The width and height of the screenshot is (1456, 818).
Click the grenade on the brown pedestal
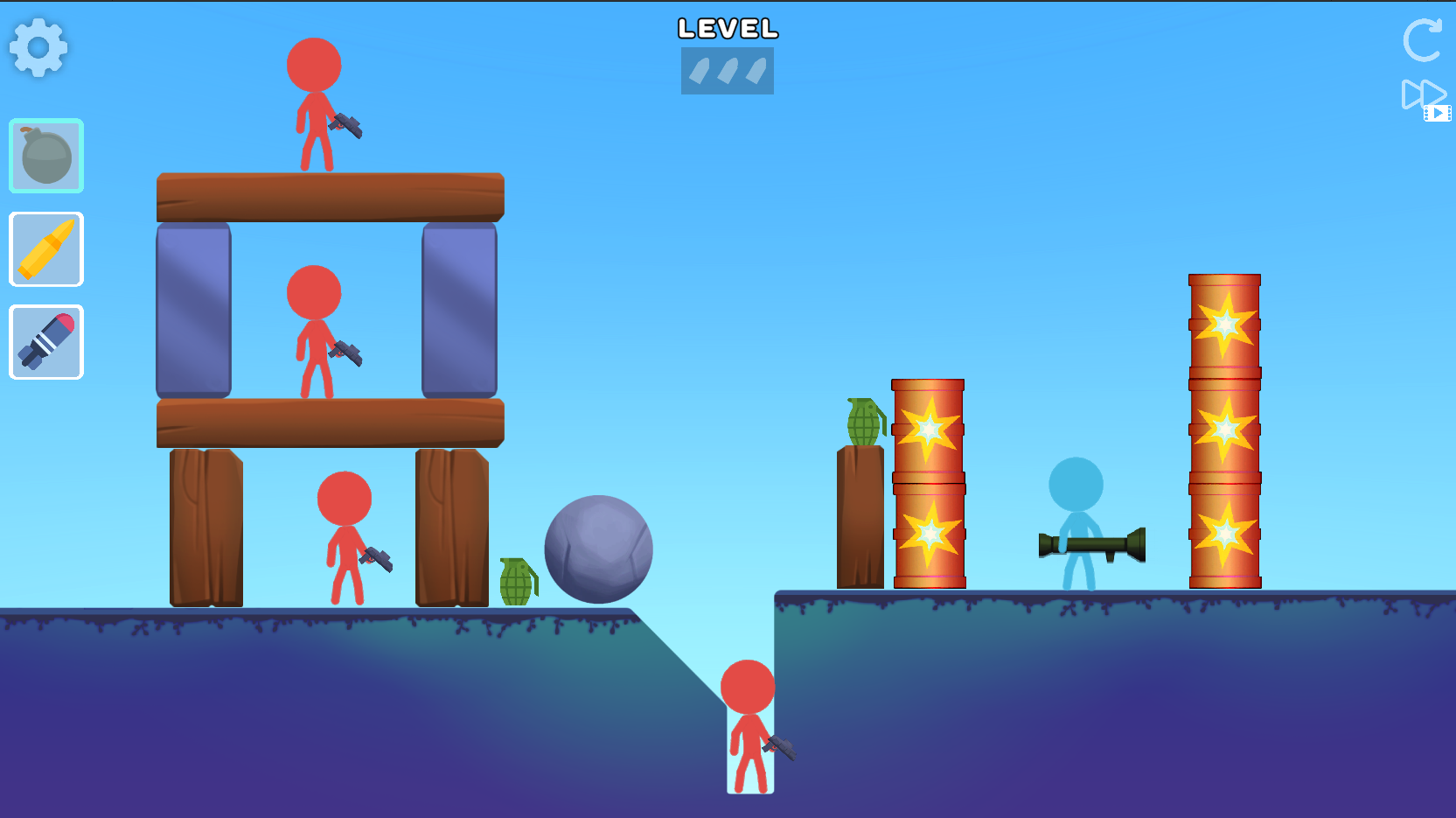click(861, 420)
